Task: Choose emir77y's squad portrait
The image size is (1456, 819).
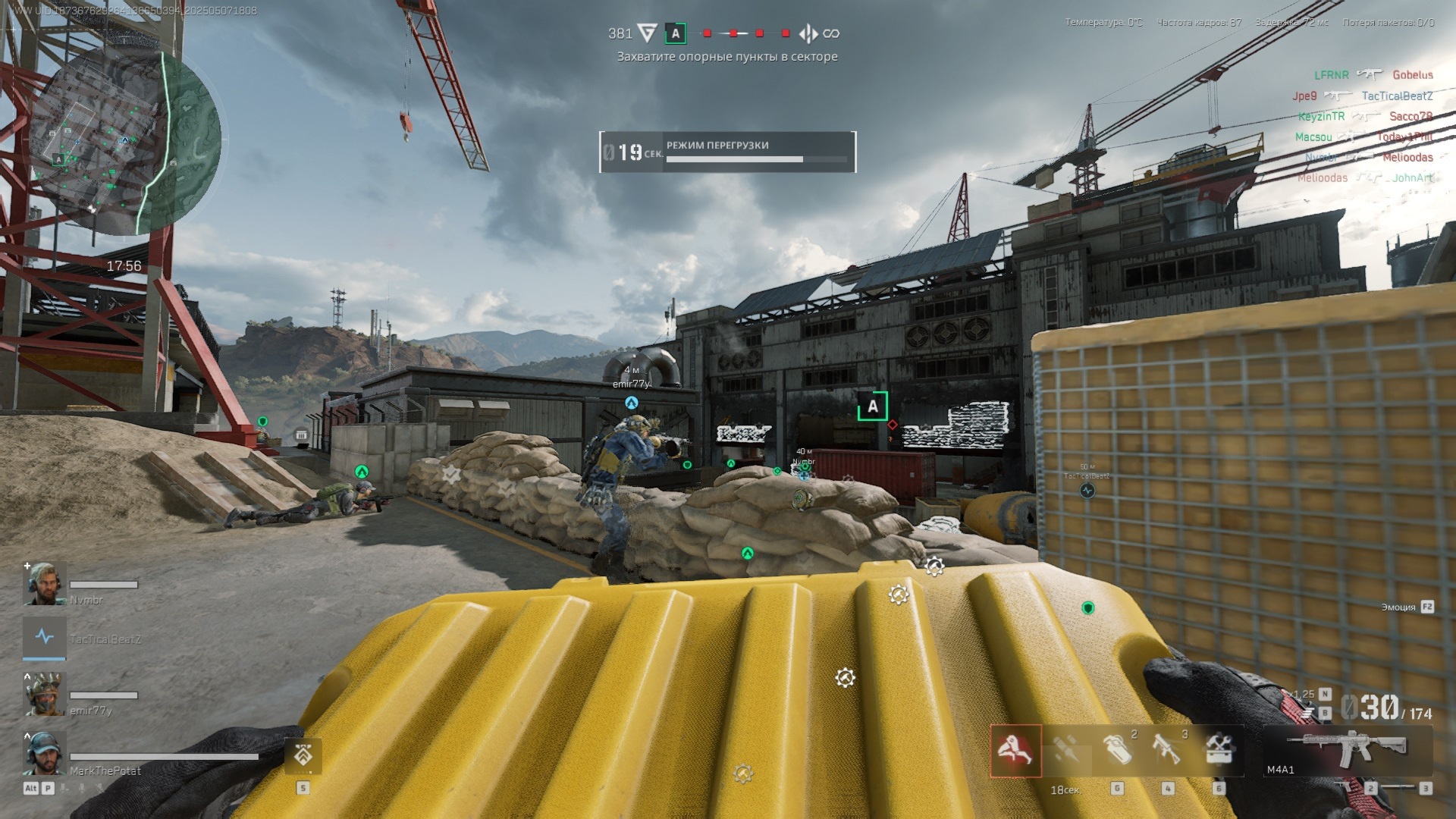Action: click(x=45, y=694)
